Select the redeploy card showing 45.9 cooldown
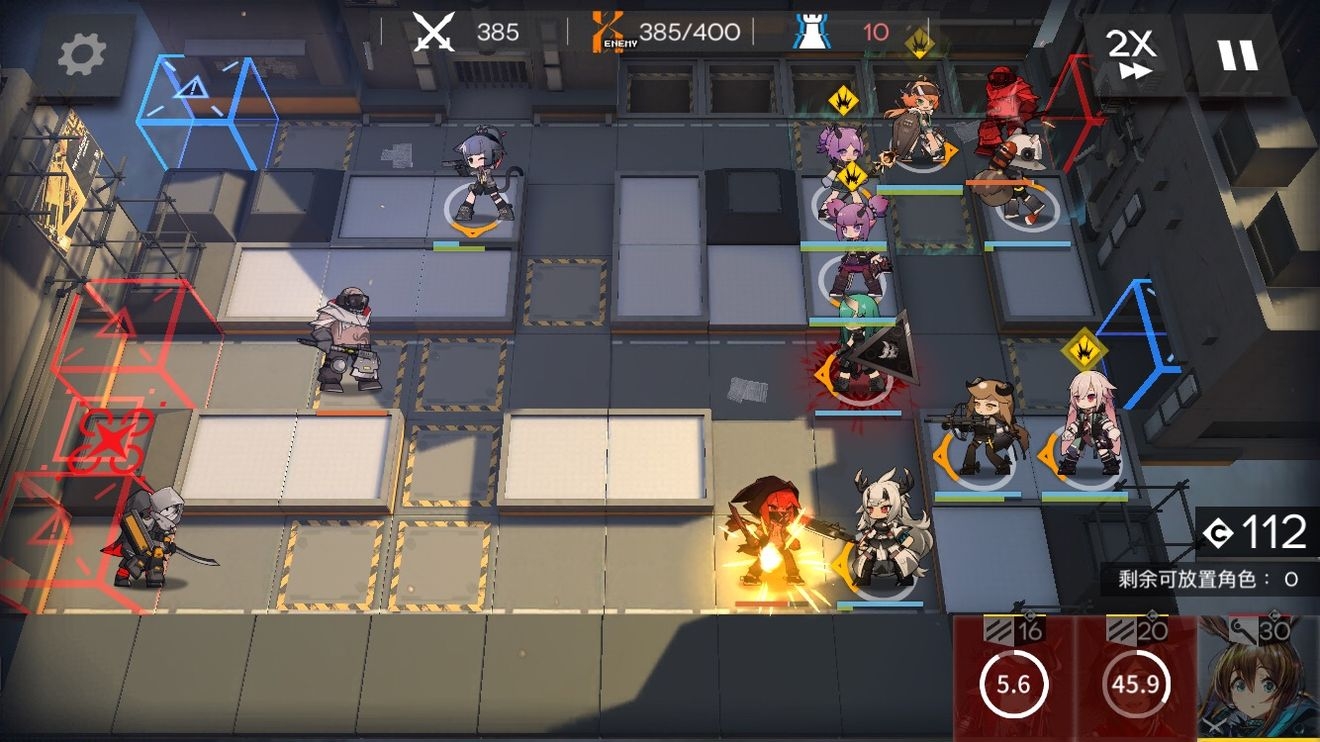Viewport: 1320px width, 742px height. [x=1135, y=678]
